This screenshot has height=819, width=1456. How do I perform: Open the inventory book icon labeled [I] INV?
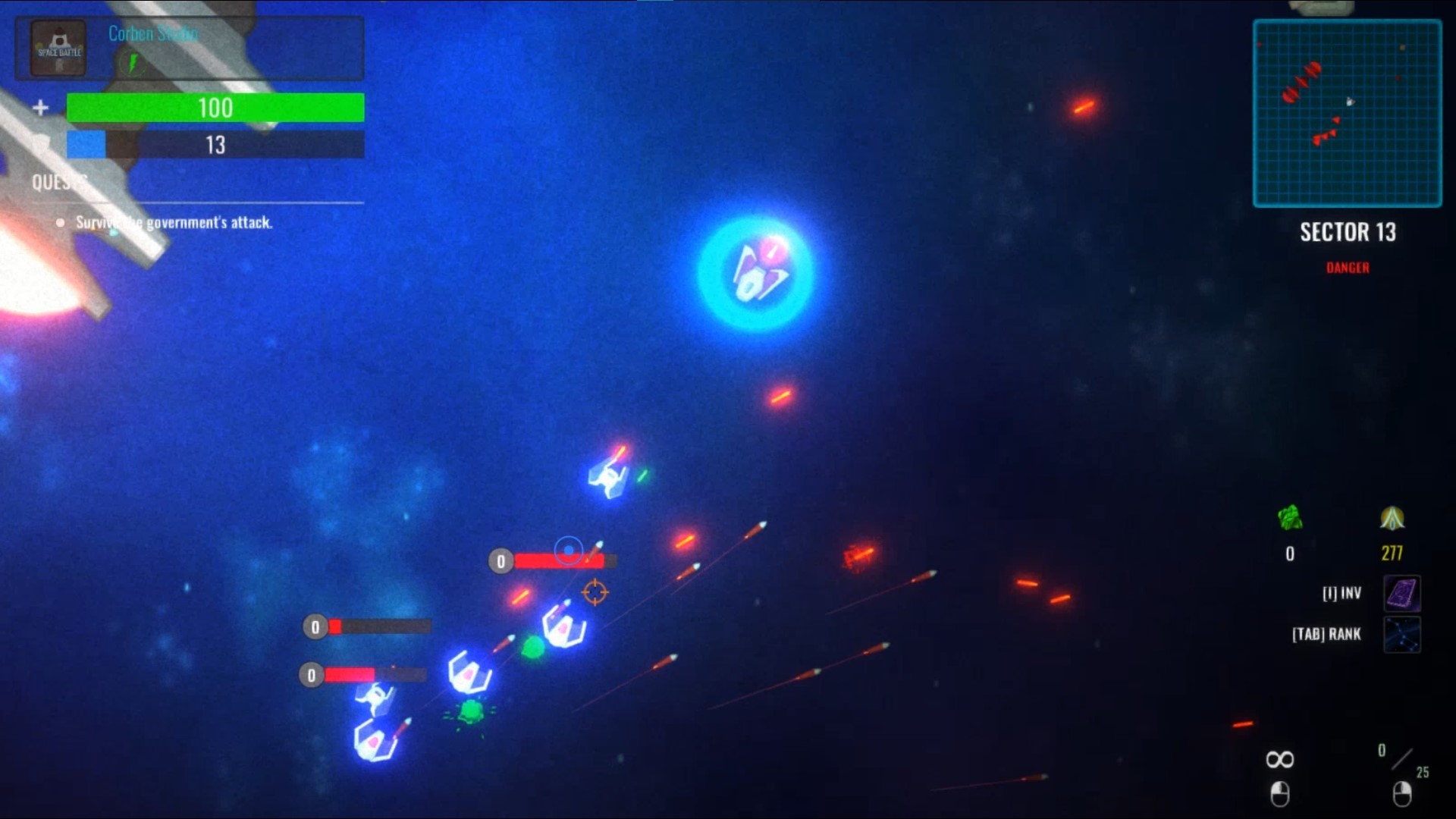click(1400, 593)
